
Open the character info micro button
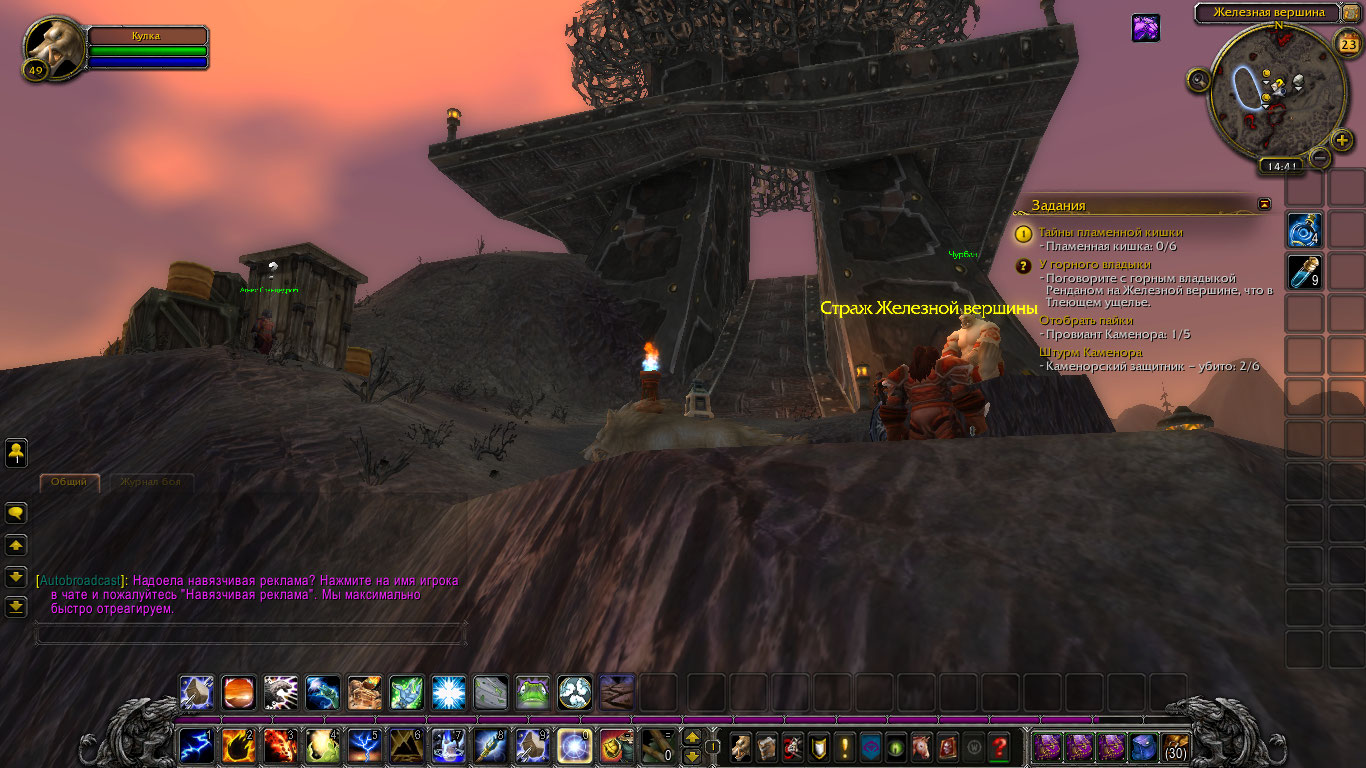pyautogui.click(x=741, y=746)
